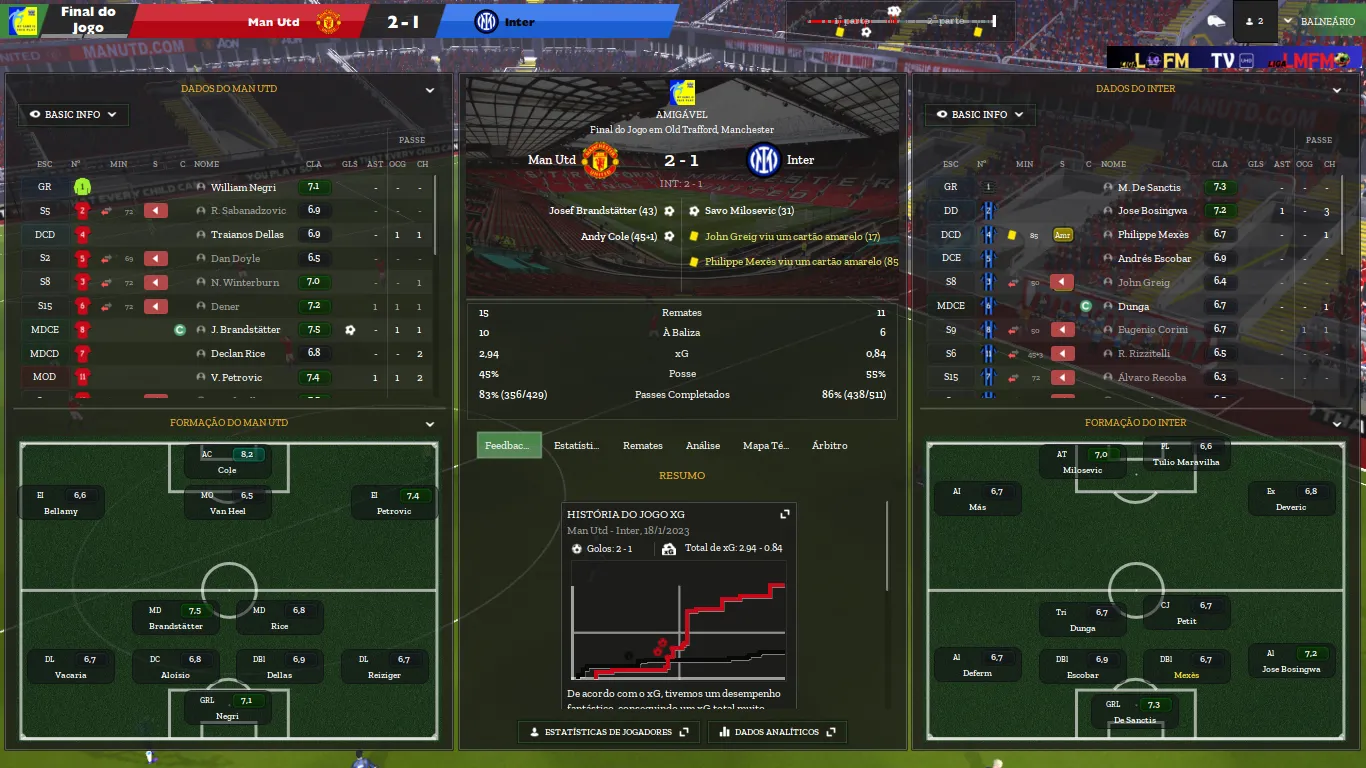
Task: Open Dados Analíticos
Action: [776, 732]
